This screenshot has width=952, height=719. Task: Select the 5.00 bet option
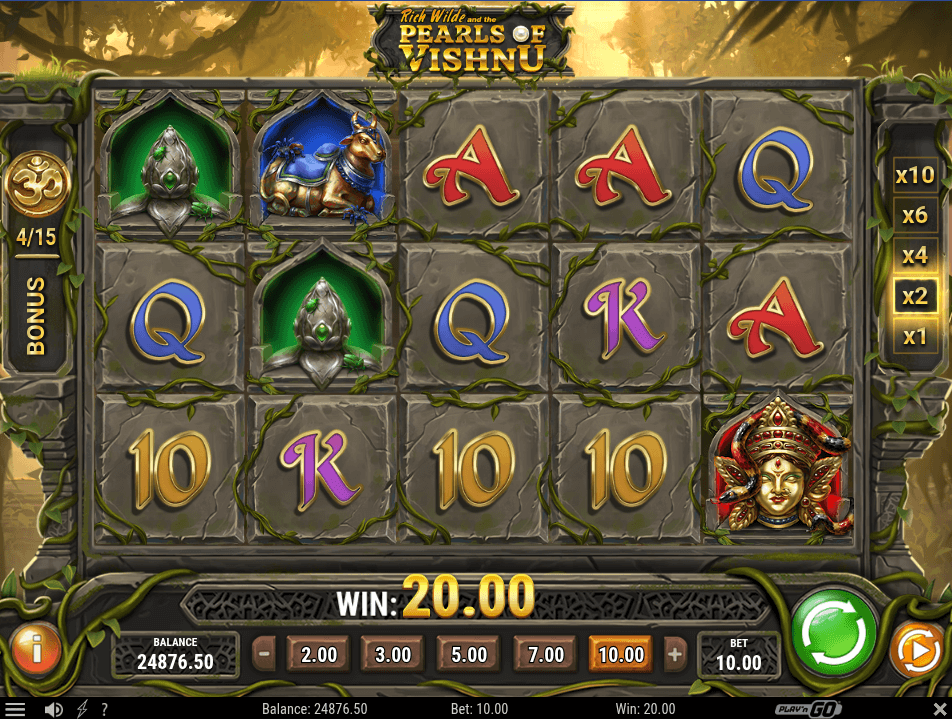pyautogui.click(x=469, y=655)
